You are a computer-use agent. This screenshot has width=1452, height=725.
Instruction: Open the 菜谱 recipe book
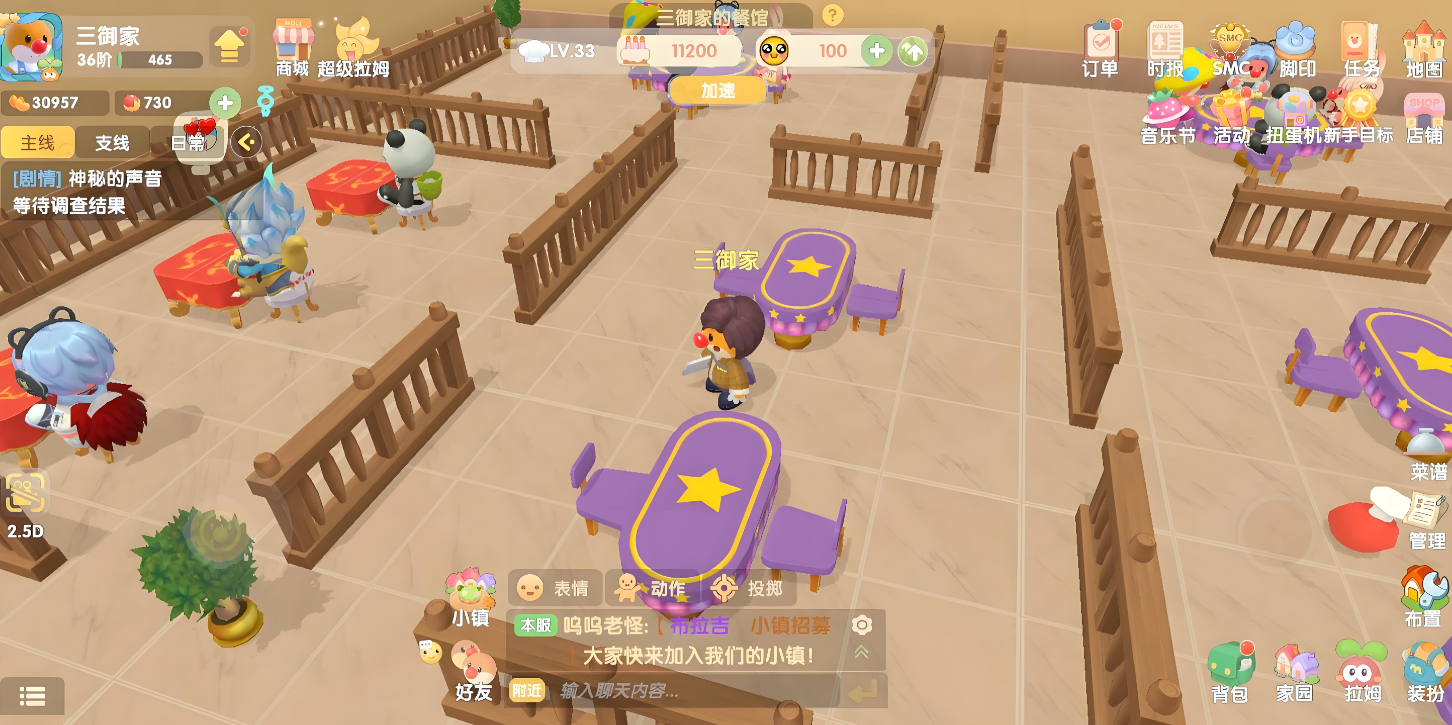pyautogui.click(x=1427, y=454)
